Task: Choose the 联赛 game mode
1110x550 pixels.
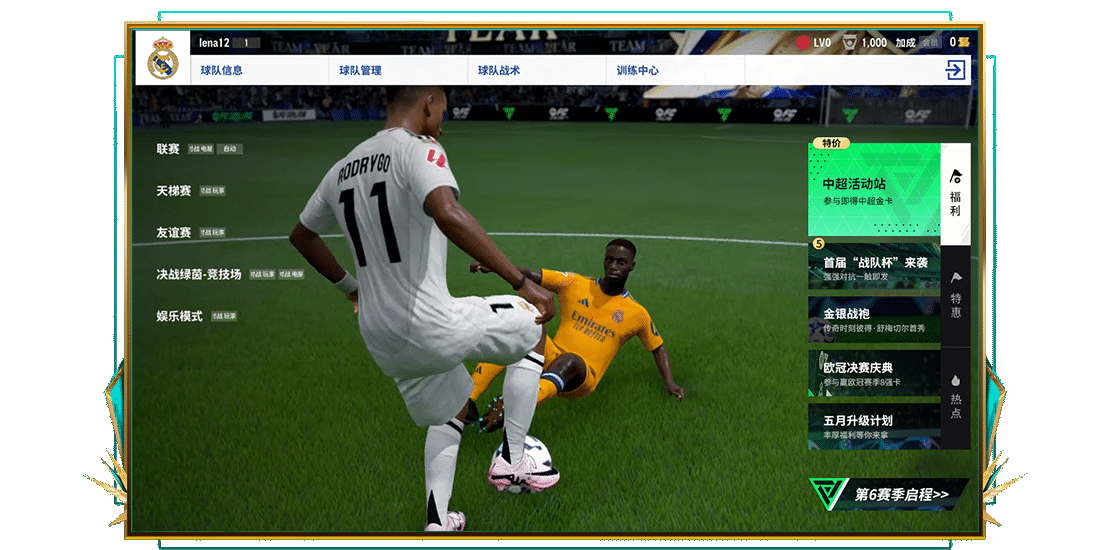Action: pyautogui.click(x=168, y=149)
